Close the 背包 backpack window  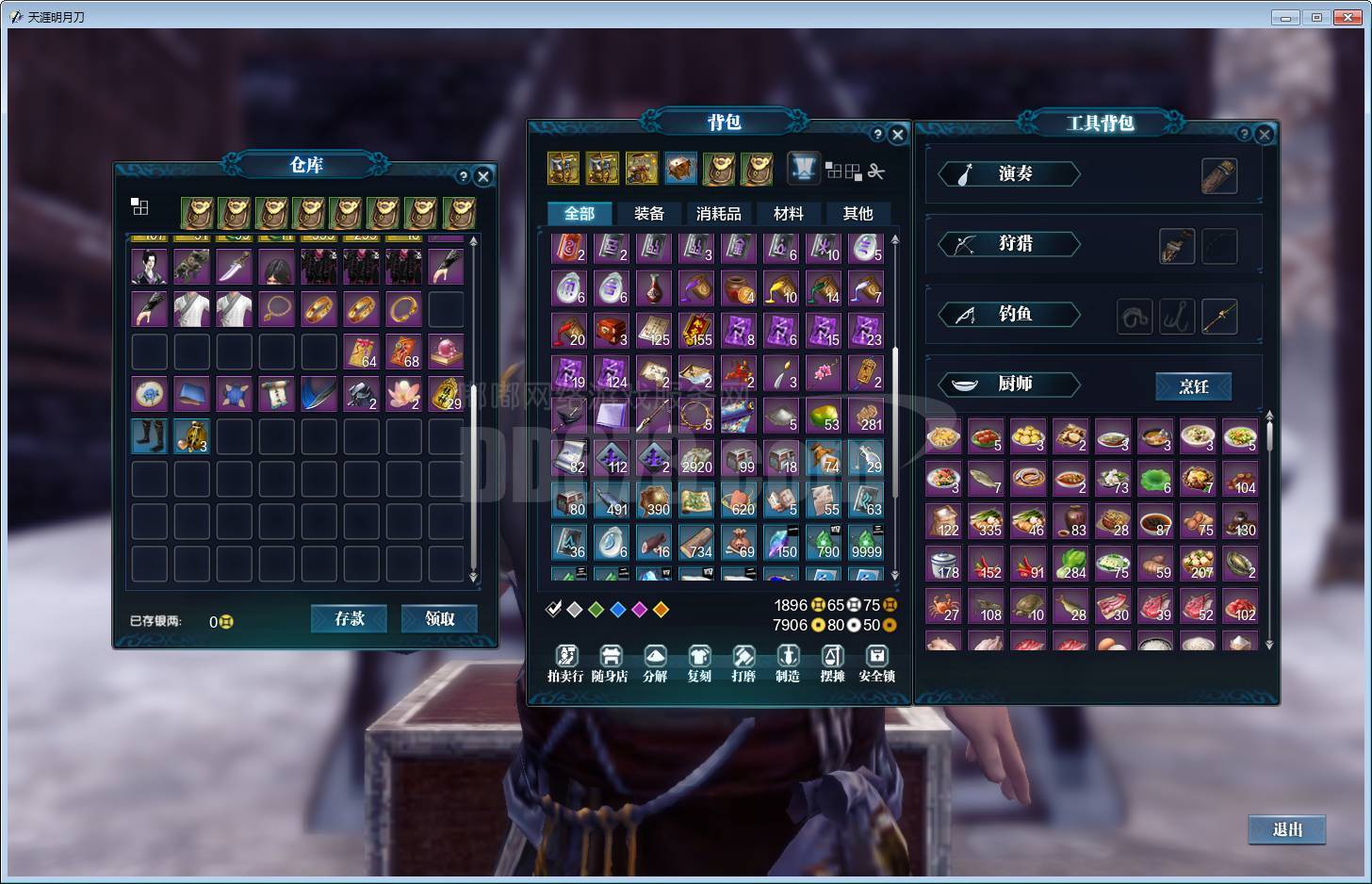[898, 135]
